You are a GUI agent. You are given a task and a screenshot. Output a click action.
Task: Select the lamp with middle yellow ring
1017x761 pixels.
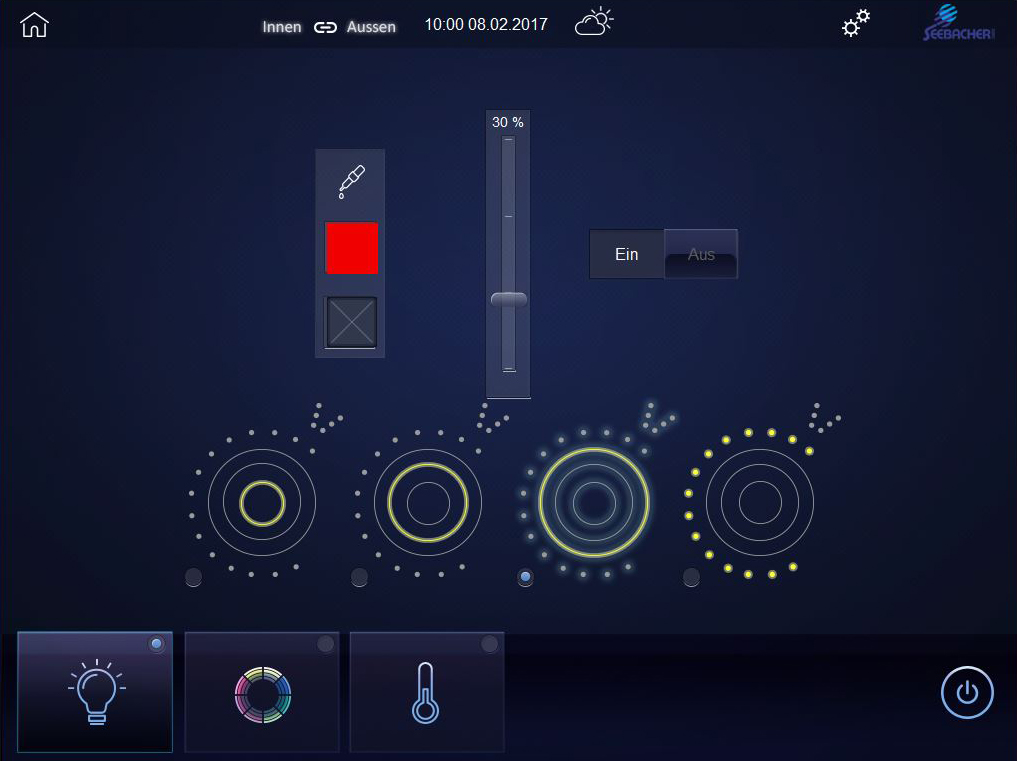point(428,502)
